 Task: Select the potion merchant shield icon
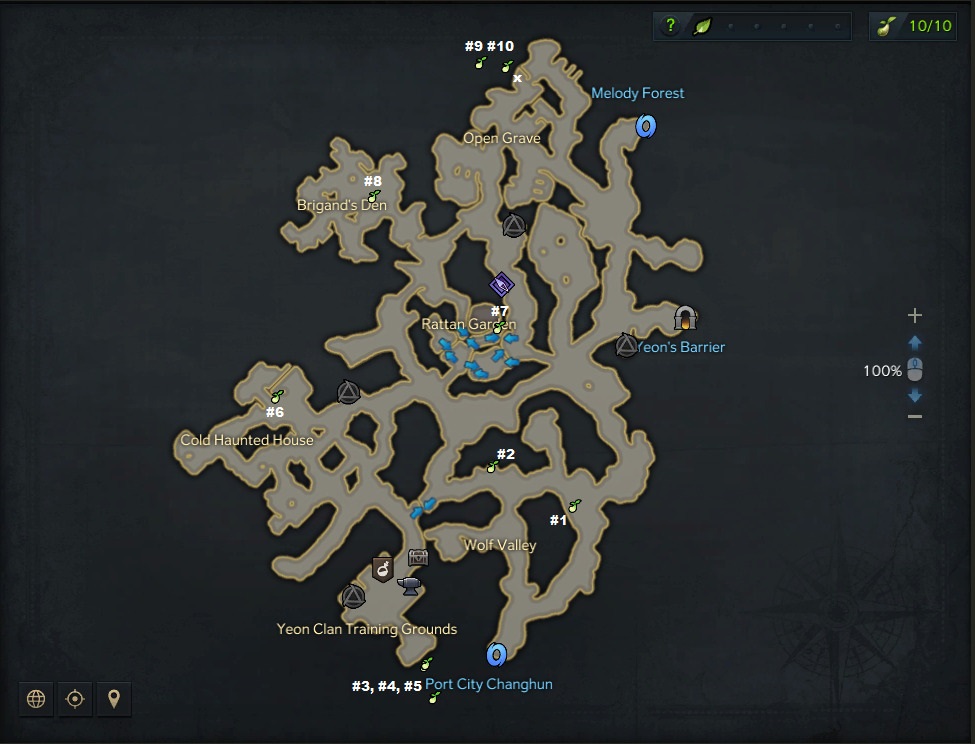pyautogui.click(x=382, y=569)
